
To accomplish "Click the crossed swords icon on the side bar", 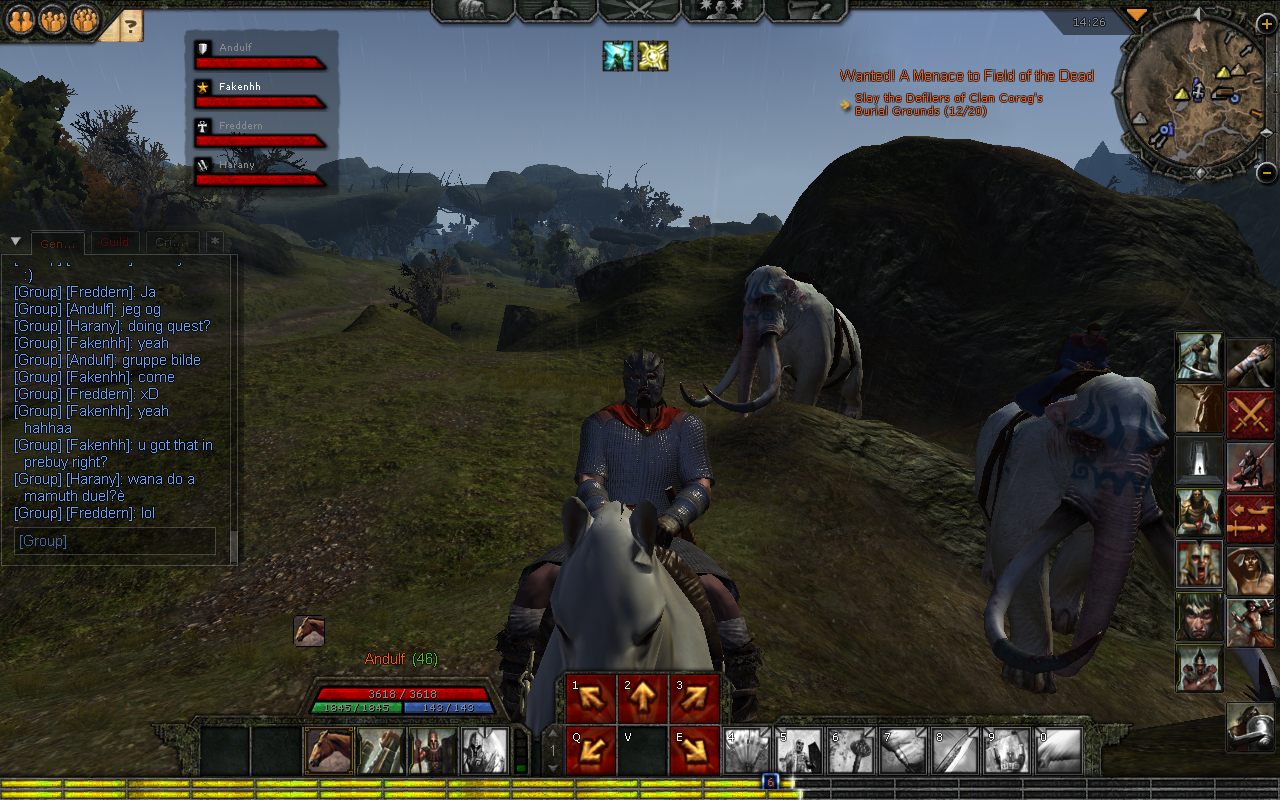I will [x=1250, y=414].
